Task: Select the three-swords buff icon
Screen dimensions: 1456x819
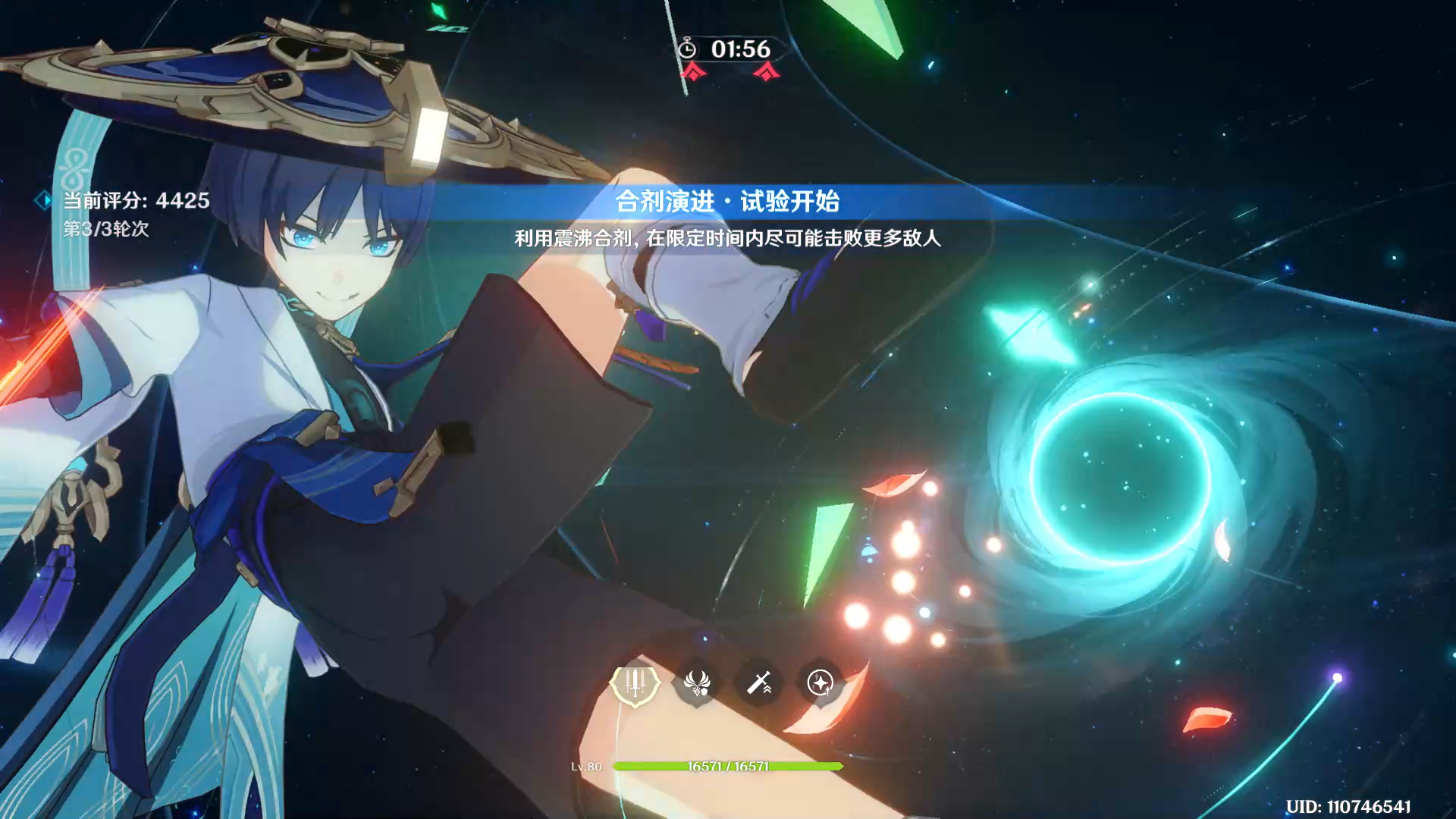Action: click(x=635, y=683)
